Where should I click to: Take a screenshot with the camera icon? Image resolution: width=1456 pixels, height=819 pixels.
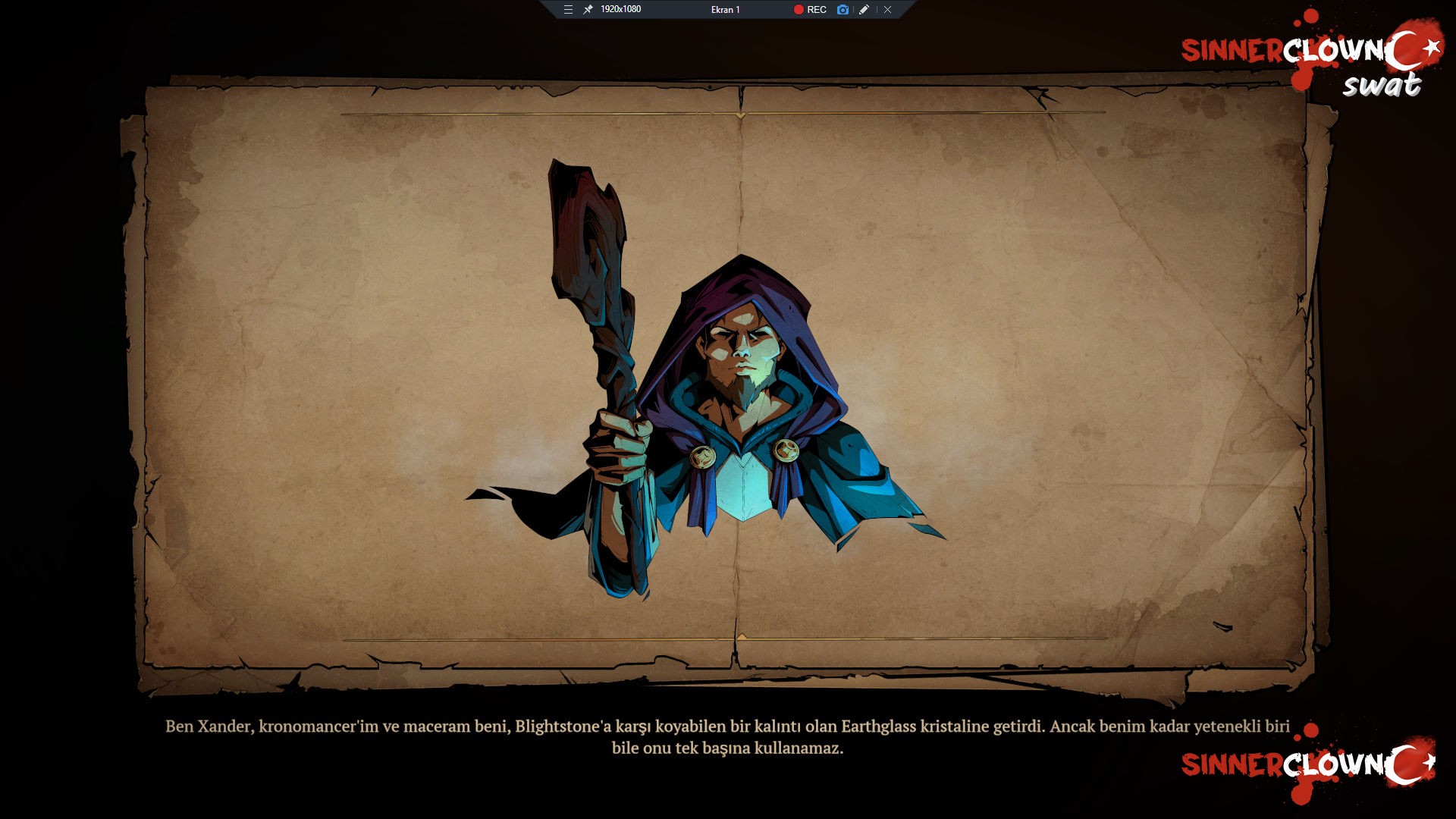(843, 10)
